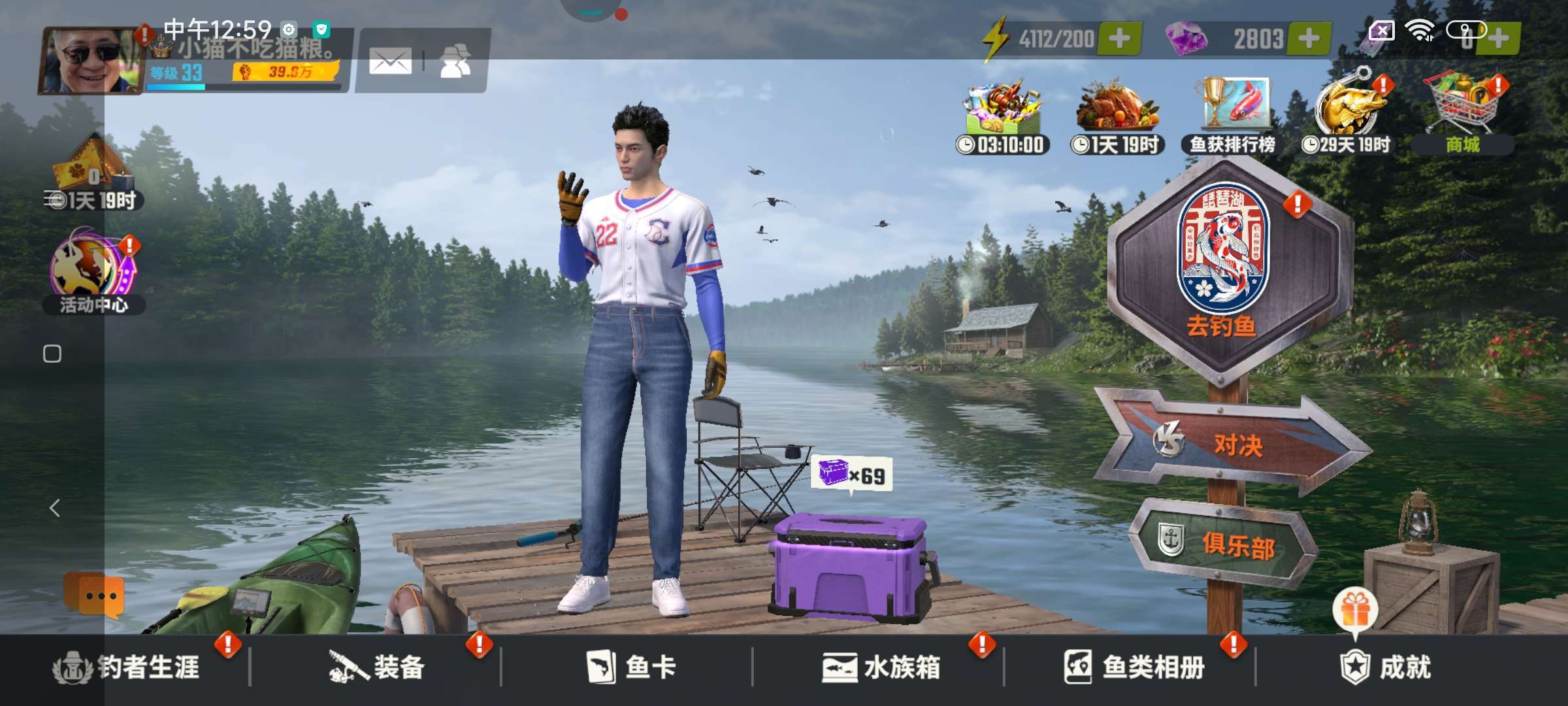1568x706 pixels.
Task: Open 鱼卡 fish cards
Action: point(629,668)
